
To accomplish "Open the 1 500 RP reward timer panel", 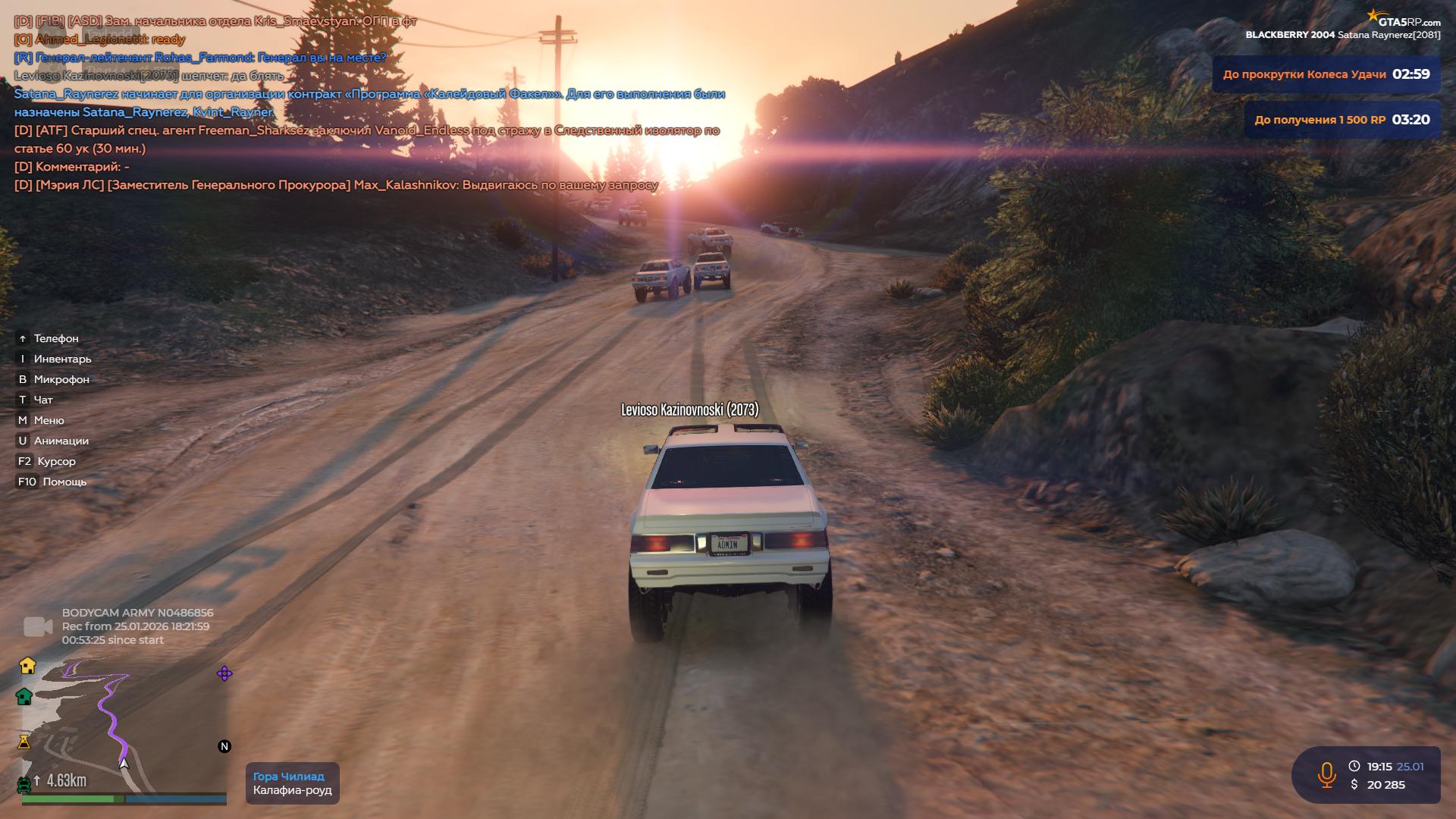I will tap(1341, 120).
